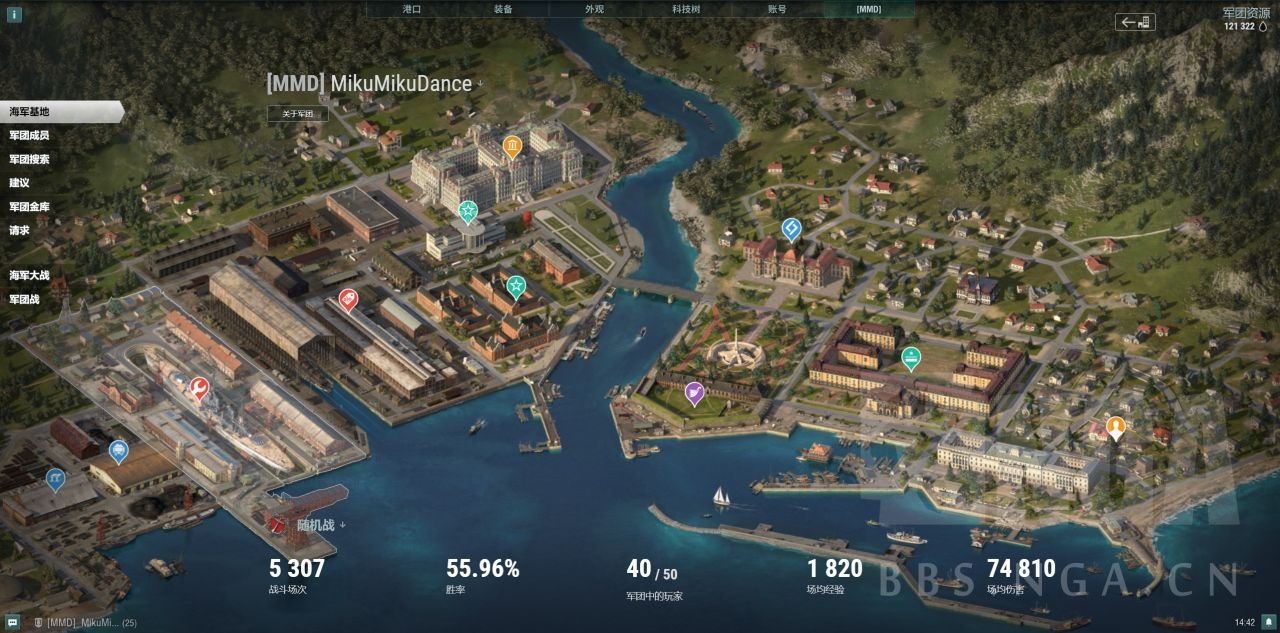1280x633 pixels.
Task: Go to the 科技树 tech tree tab
Action: [686, 9]
